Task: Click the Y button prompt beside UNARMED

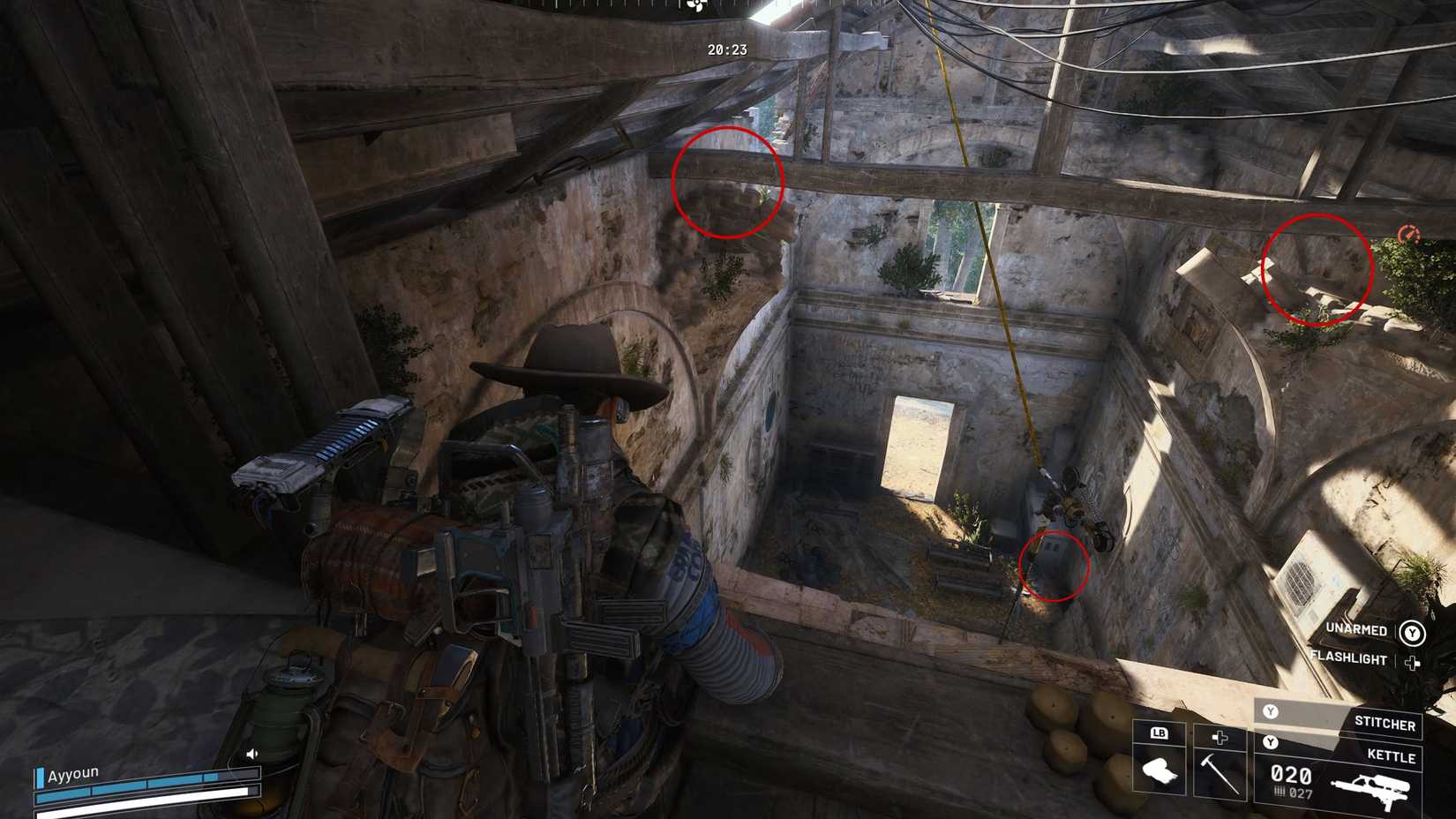Action: [1412, 630]
